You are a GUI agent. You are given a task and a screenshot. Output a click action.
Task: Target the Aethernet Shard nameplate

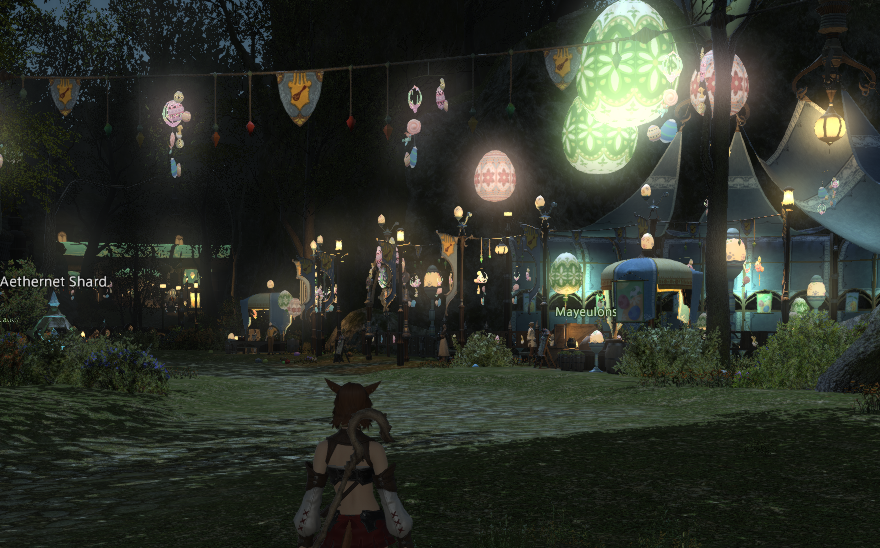coord(53,282)
